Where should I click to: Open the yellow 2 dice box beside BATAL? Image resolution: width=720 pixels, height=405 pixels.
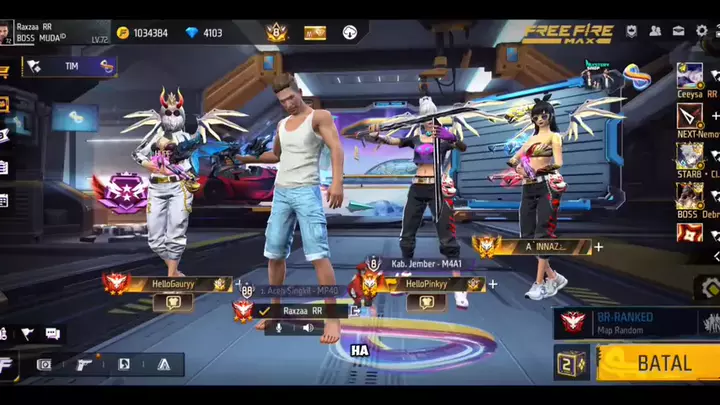[x=574, y=364]
